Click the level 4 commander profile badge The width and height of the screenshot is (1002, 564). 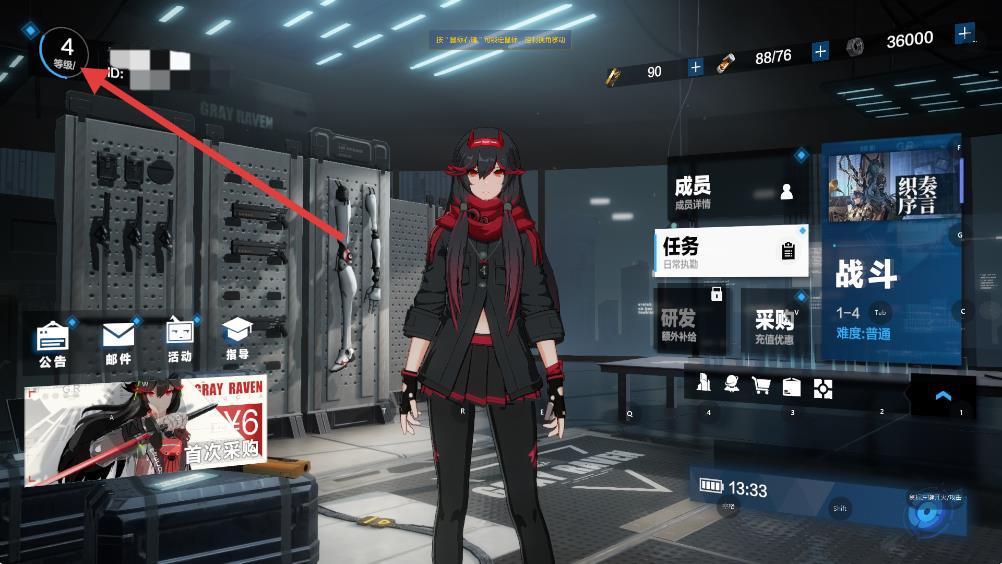tap(64, 52)
